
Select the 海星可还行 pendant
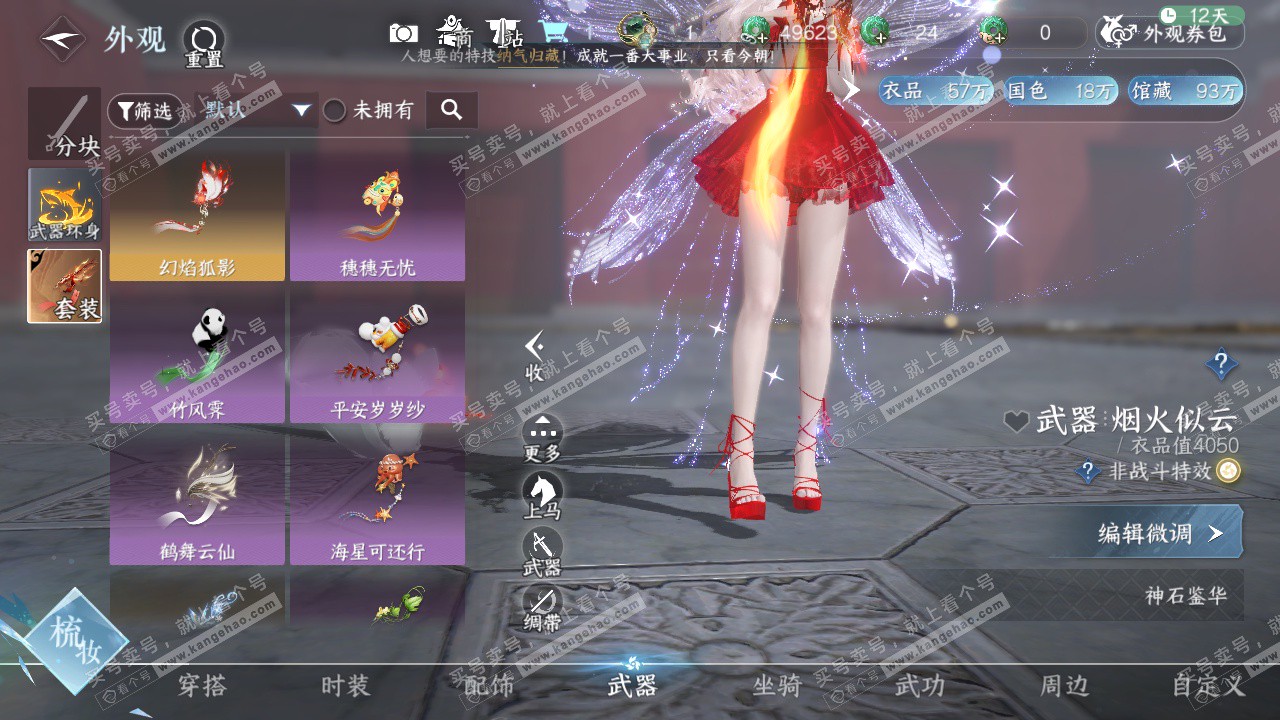(377, 499)
